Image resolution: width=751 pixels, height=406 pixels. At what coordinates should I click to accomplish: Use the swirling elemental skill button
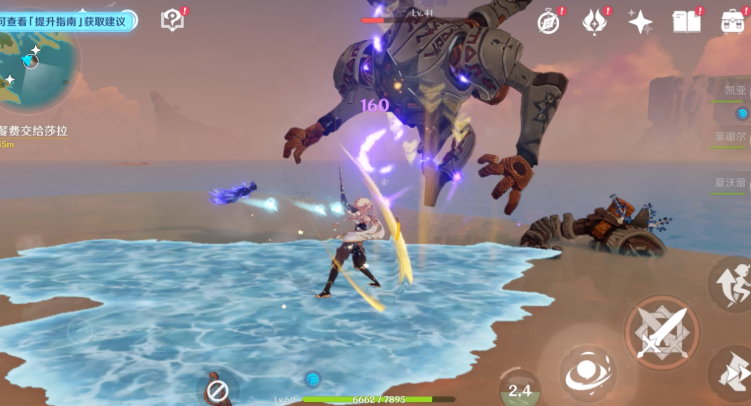tap(587, 373)
